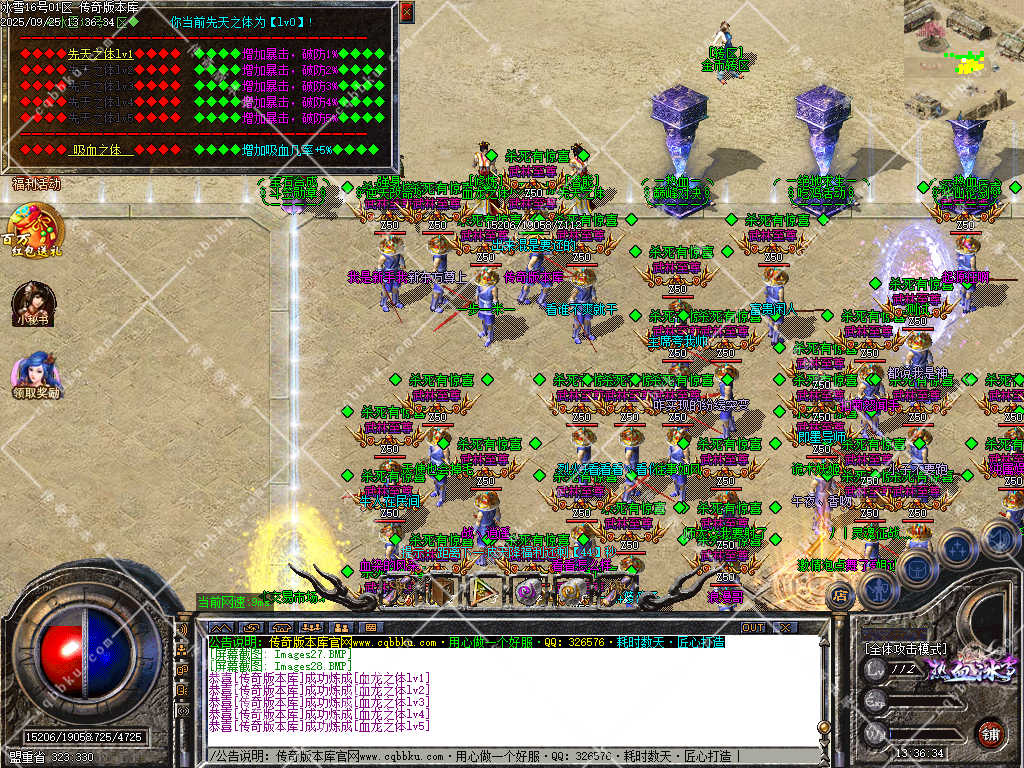Switch the 全体攻击模式 attack mode
The height and width of the screenshot is (768, 1024).
[906, 649]
